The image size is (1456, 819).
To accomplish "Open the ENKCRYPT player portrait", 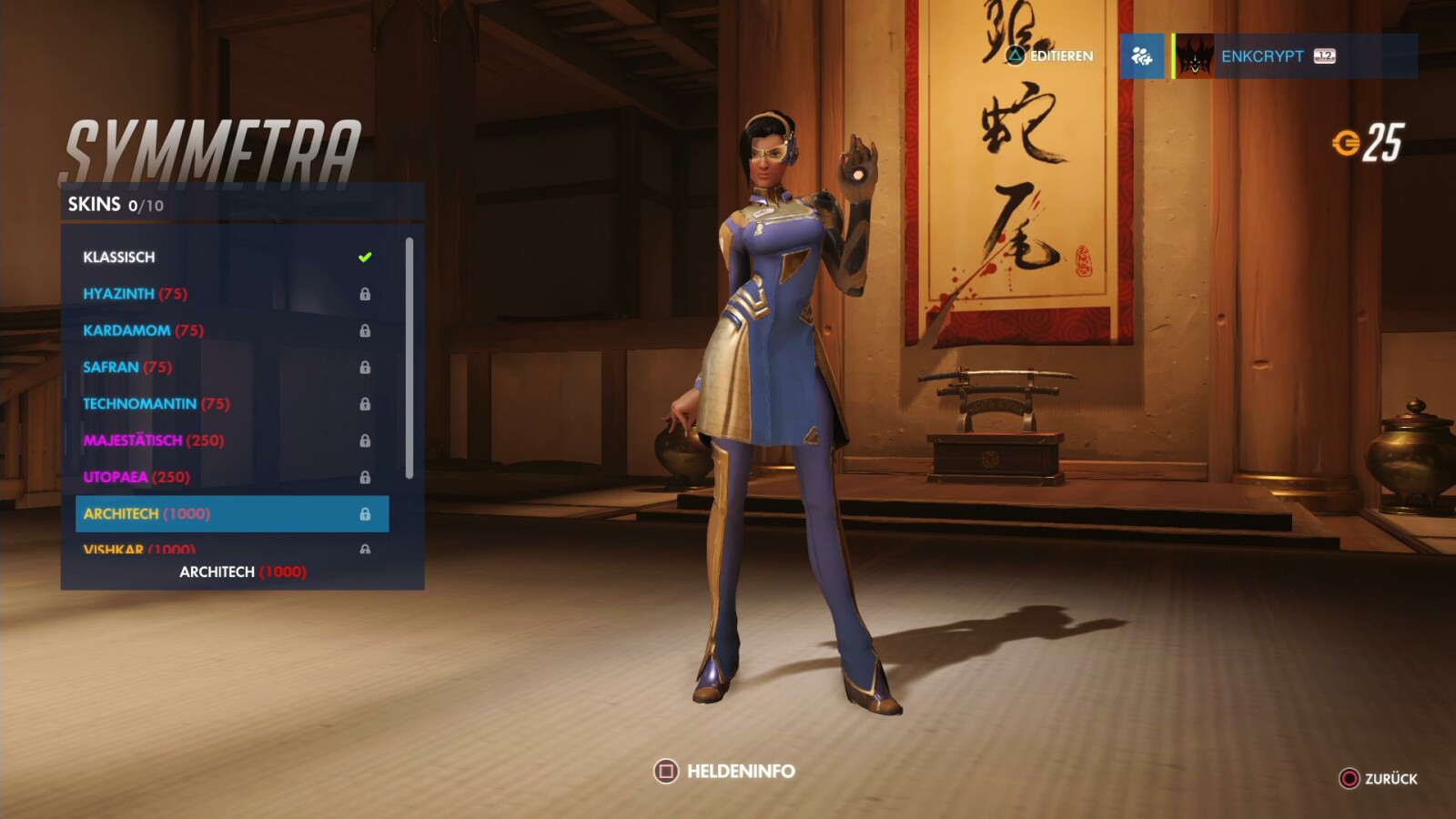I will coord(1194,56).
